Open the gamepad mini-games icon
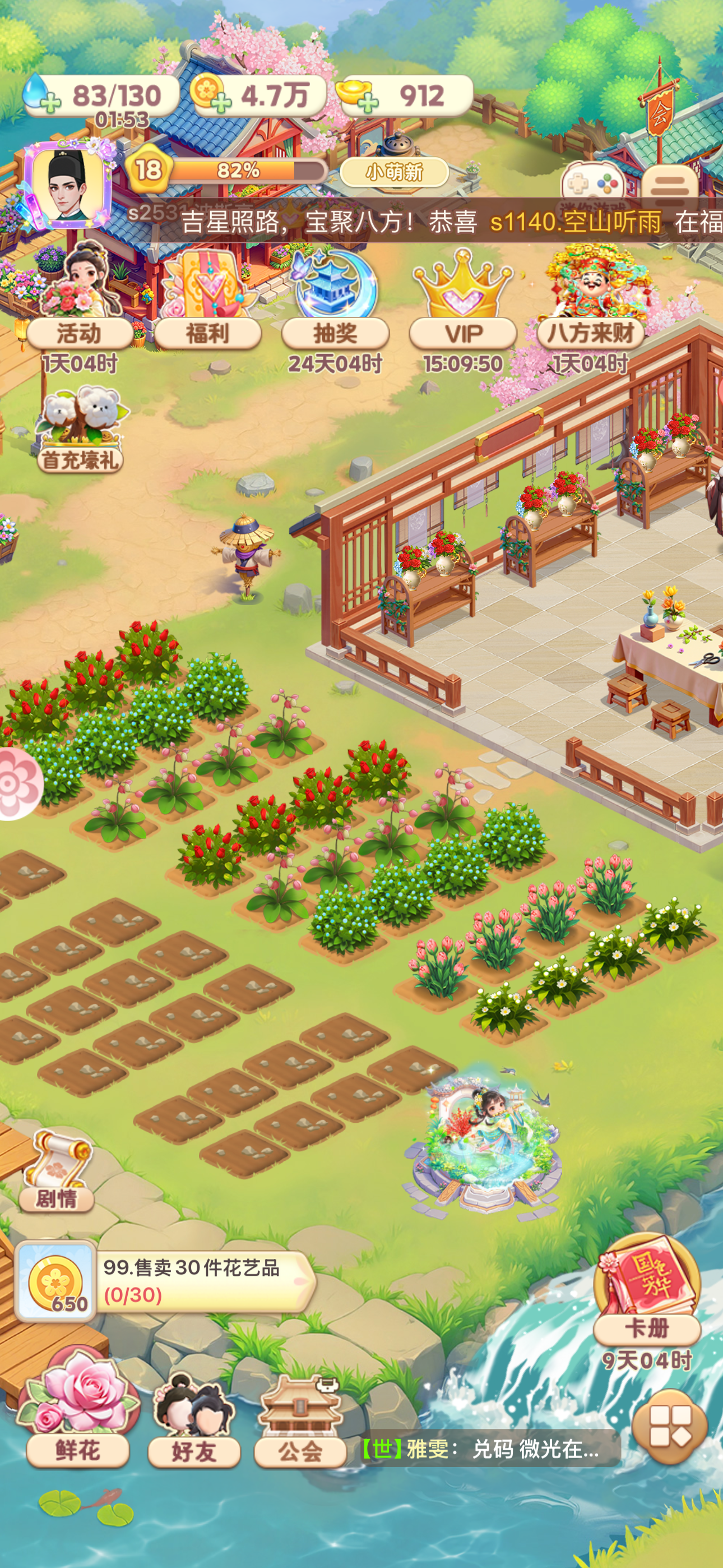Image resolution: width=723 pixels, height=1568 pixels. coord(592,183)
